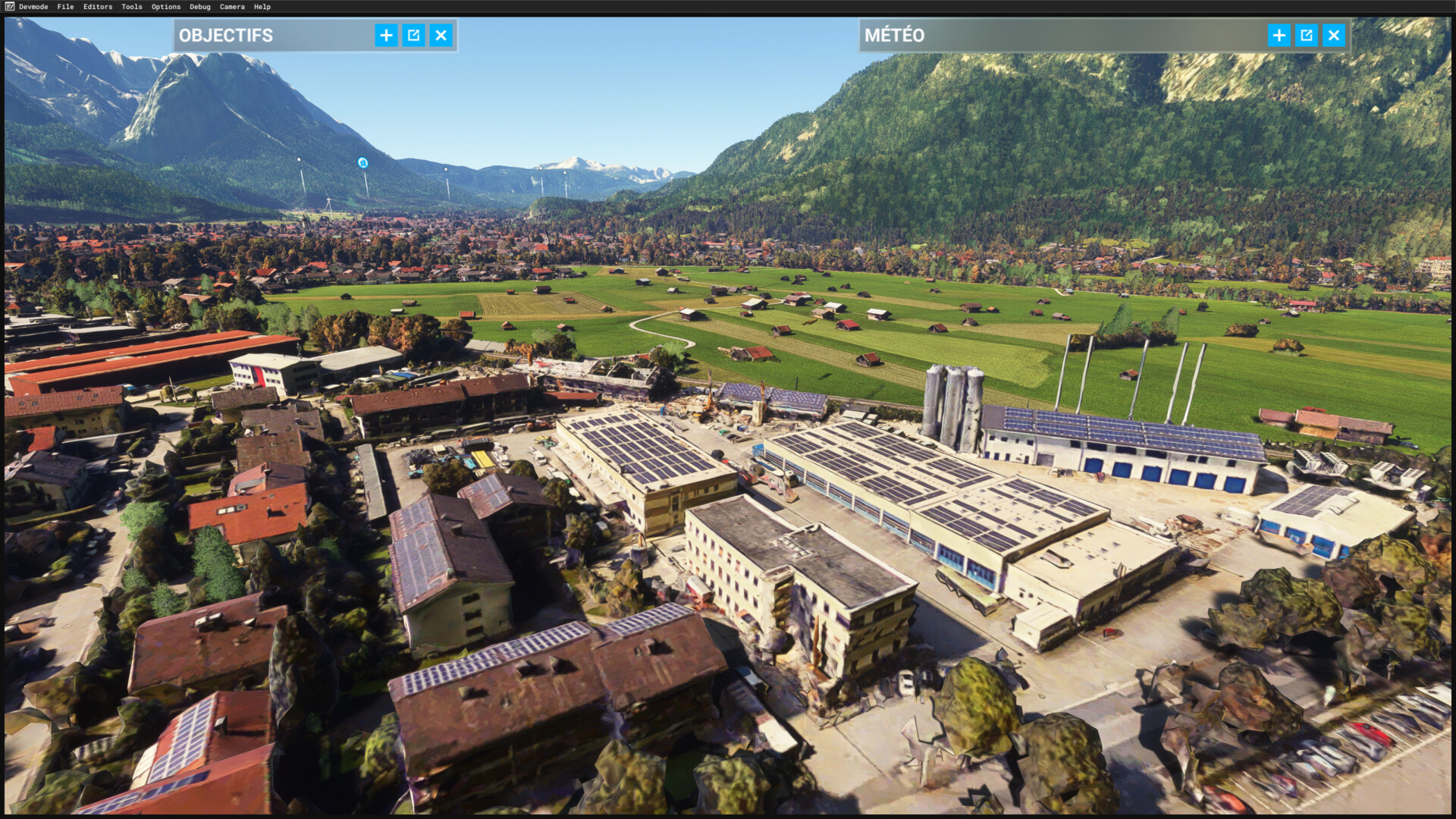Open the Debug menu
Screen dimensions: 1456x819
pyautogui.click(x=200, y=7)
